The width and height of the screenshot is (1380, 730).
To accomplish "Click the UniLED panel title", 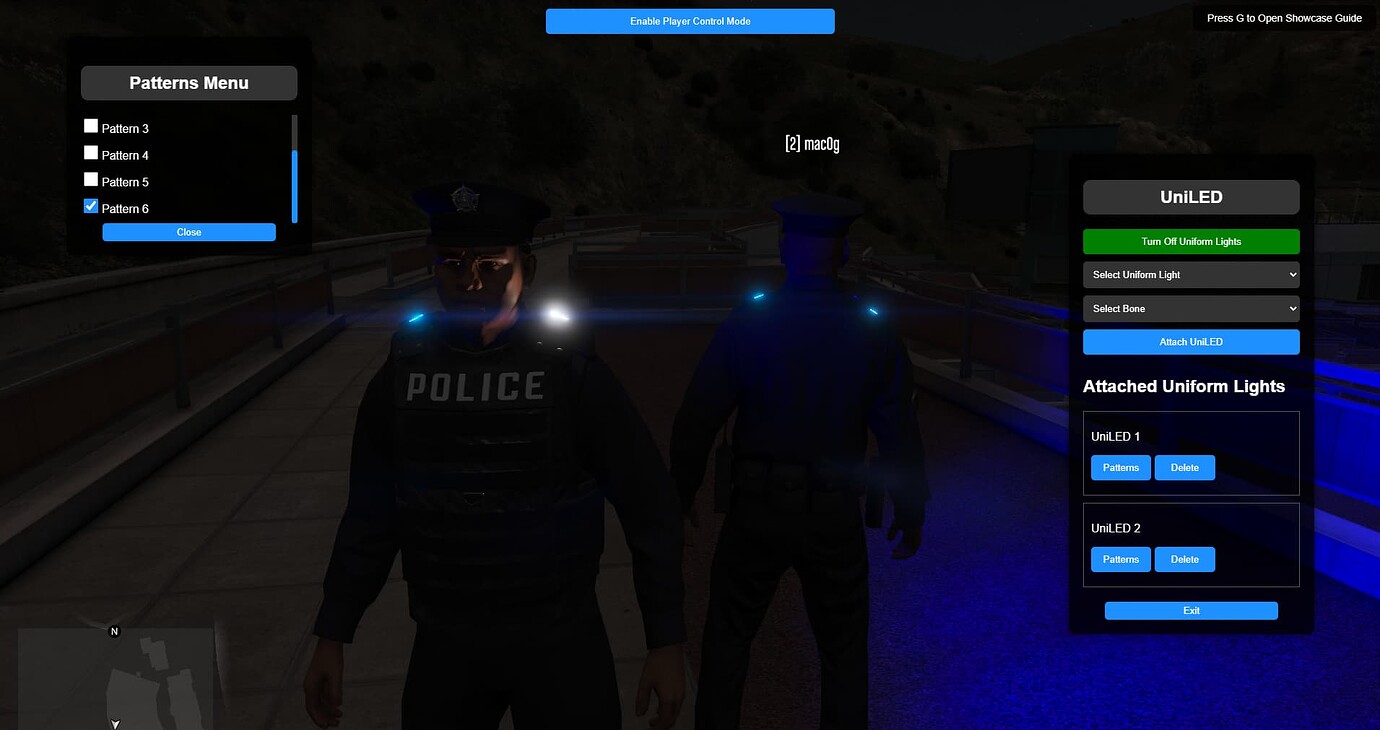I will coord(1190,197).
